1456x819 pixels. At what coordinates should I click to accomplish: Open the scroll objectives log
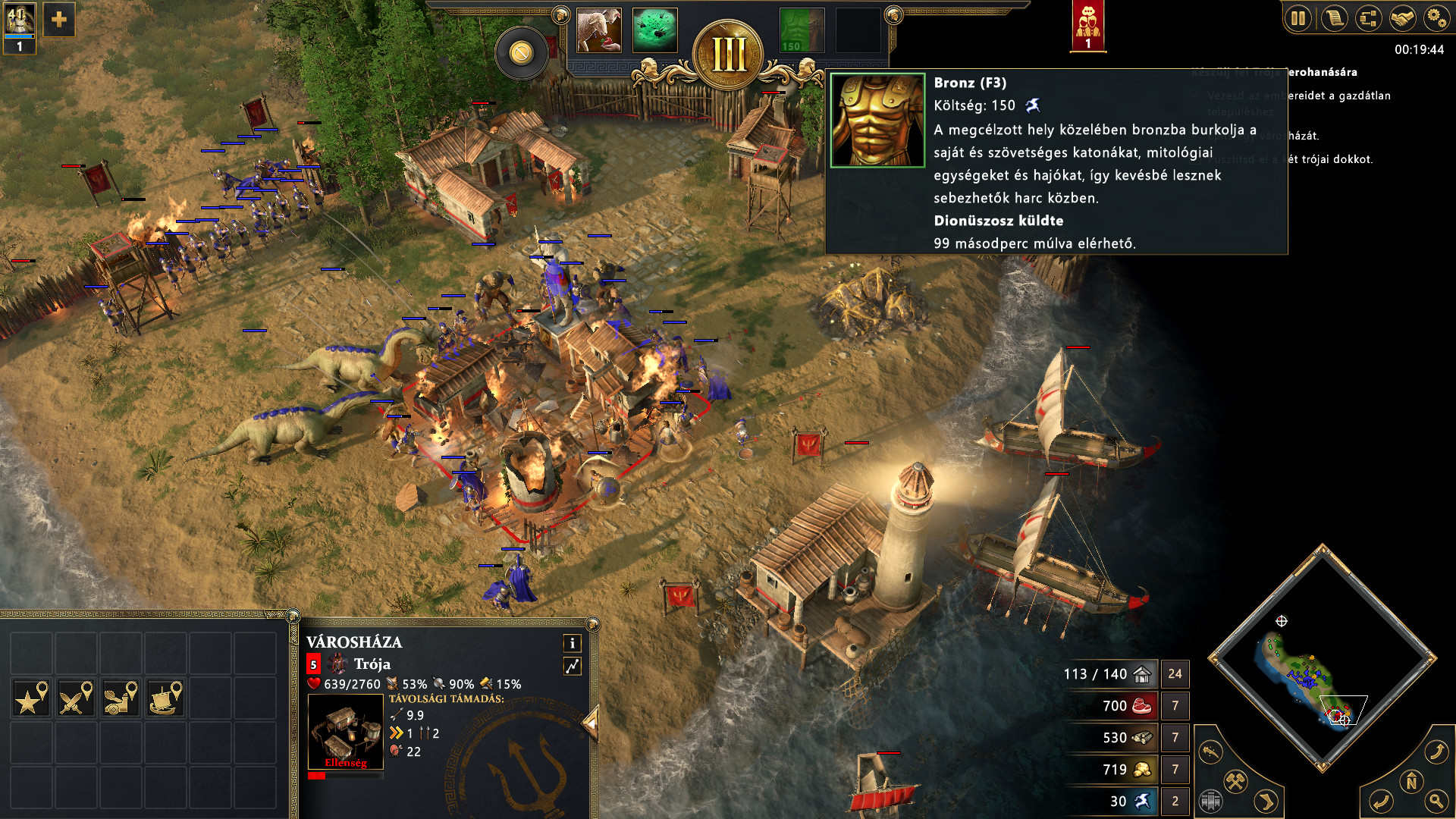(1334, 18)
